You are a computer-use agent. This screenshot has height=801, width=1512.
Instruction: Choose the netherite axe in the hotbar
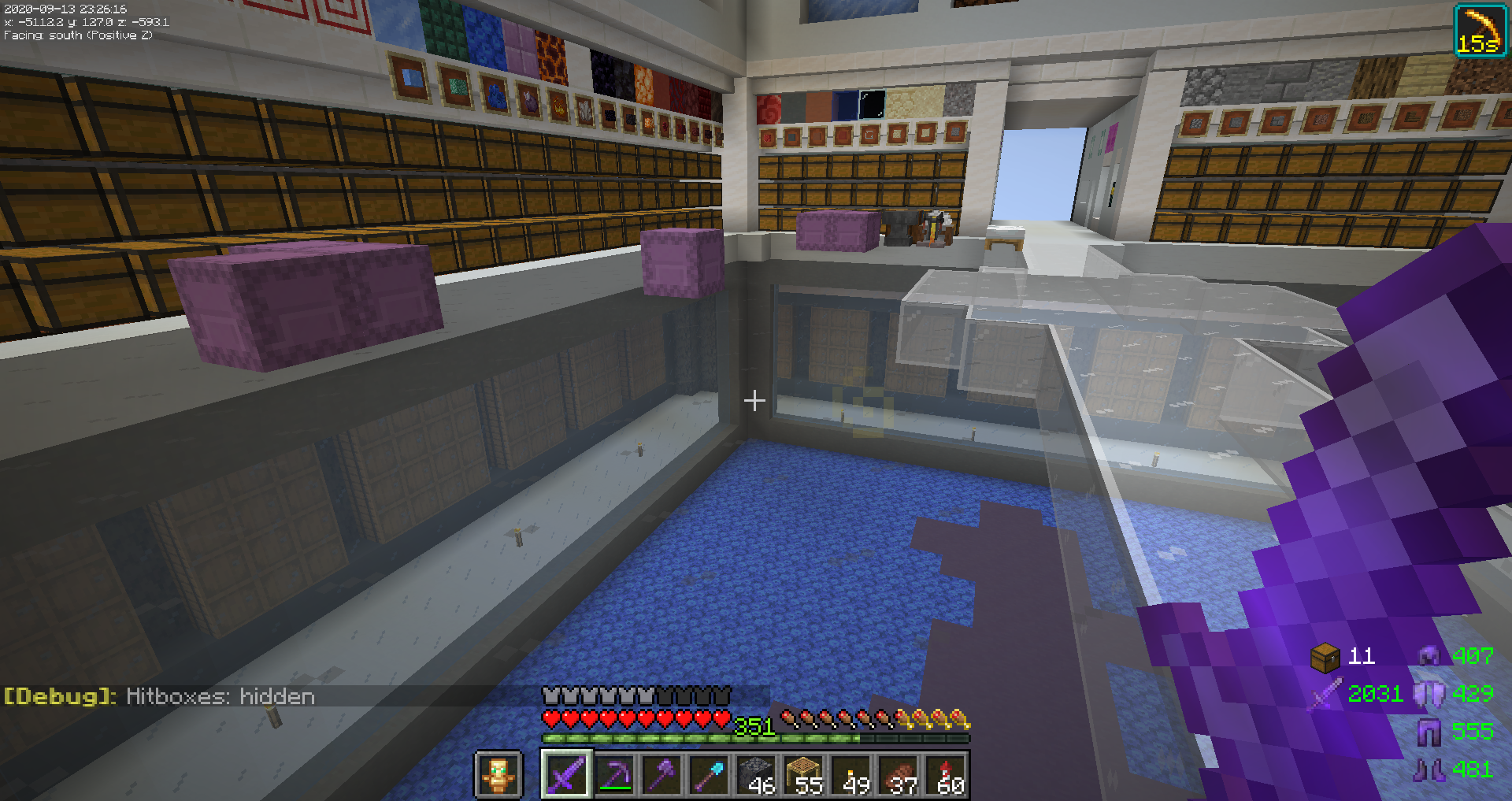pos(662,774)
